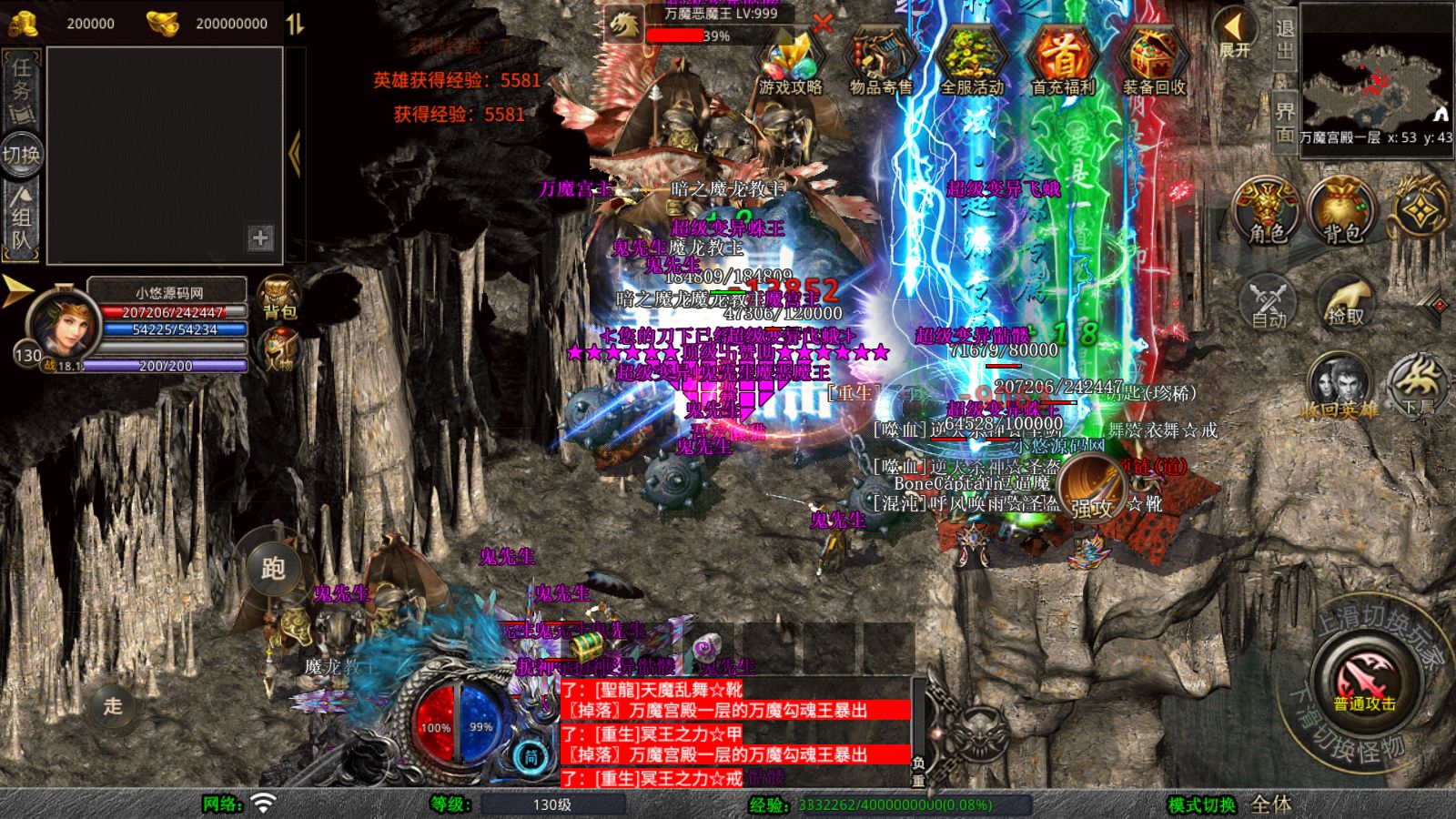Open the 装备回收 equipment recycling
The width and height of the screenshot is (1456, 819).
(x=1154, y=61)
